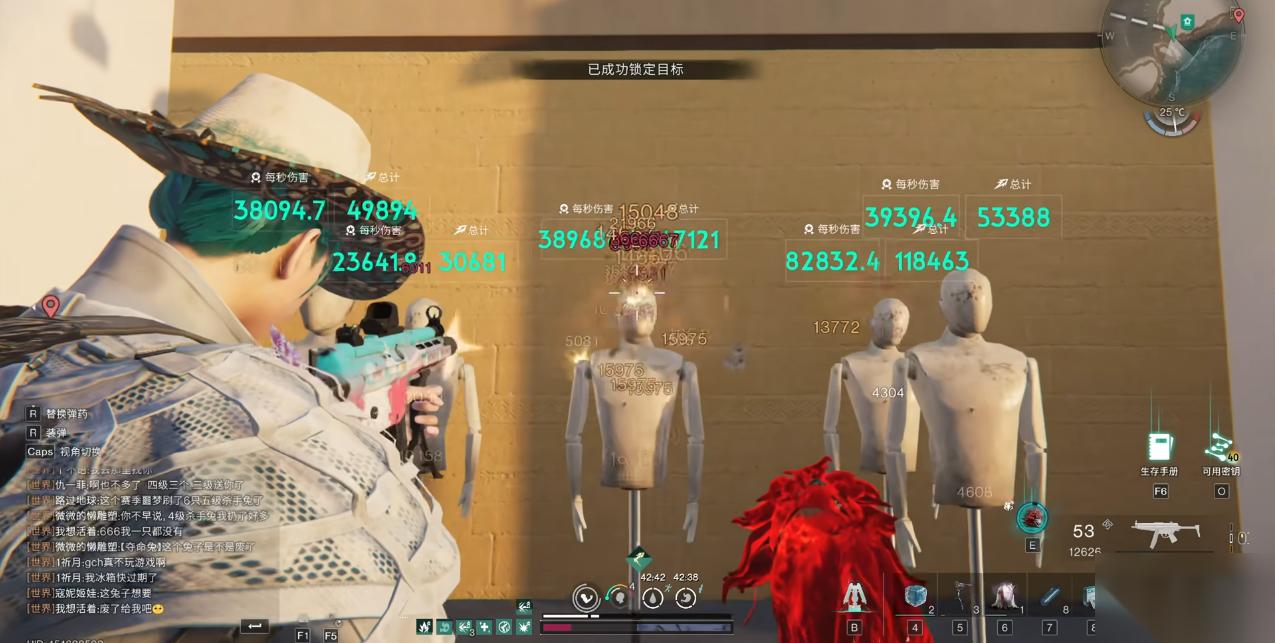Select the blue vial item in hotbar
The image size is (1275, 643).
click(x=1049, y=597)
